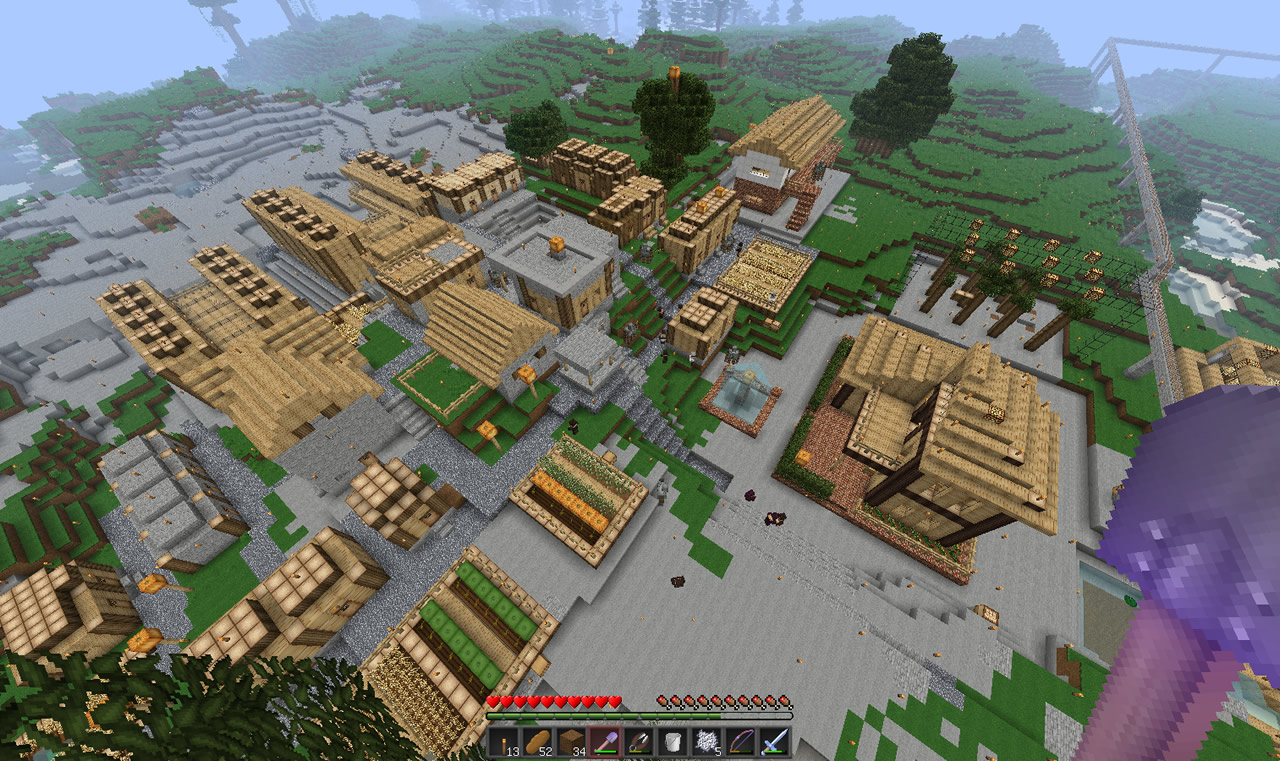Click the village well fountain

745,390
